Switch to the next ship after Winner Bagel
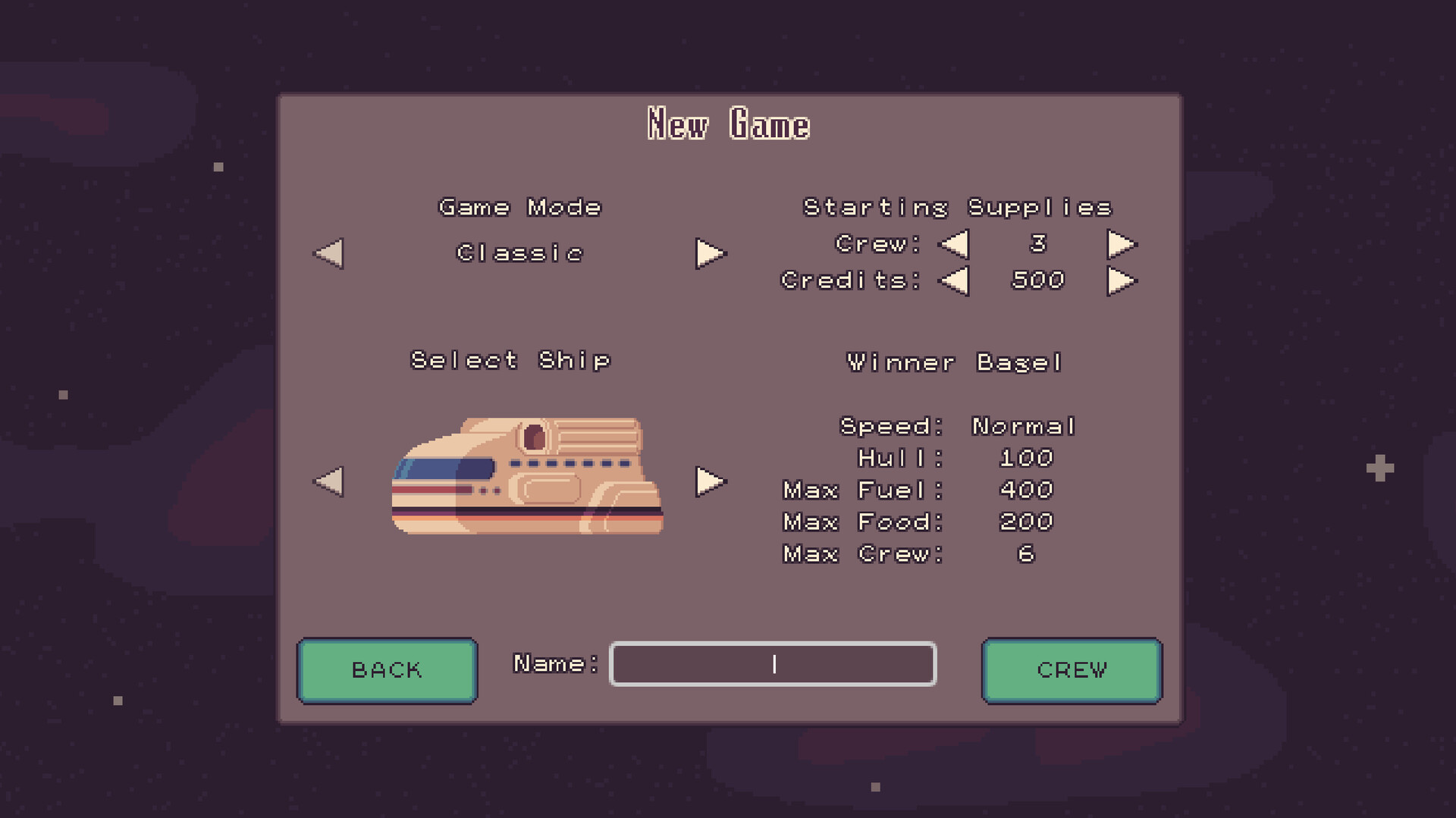The image size is (1456, 818). (710, 480)
